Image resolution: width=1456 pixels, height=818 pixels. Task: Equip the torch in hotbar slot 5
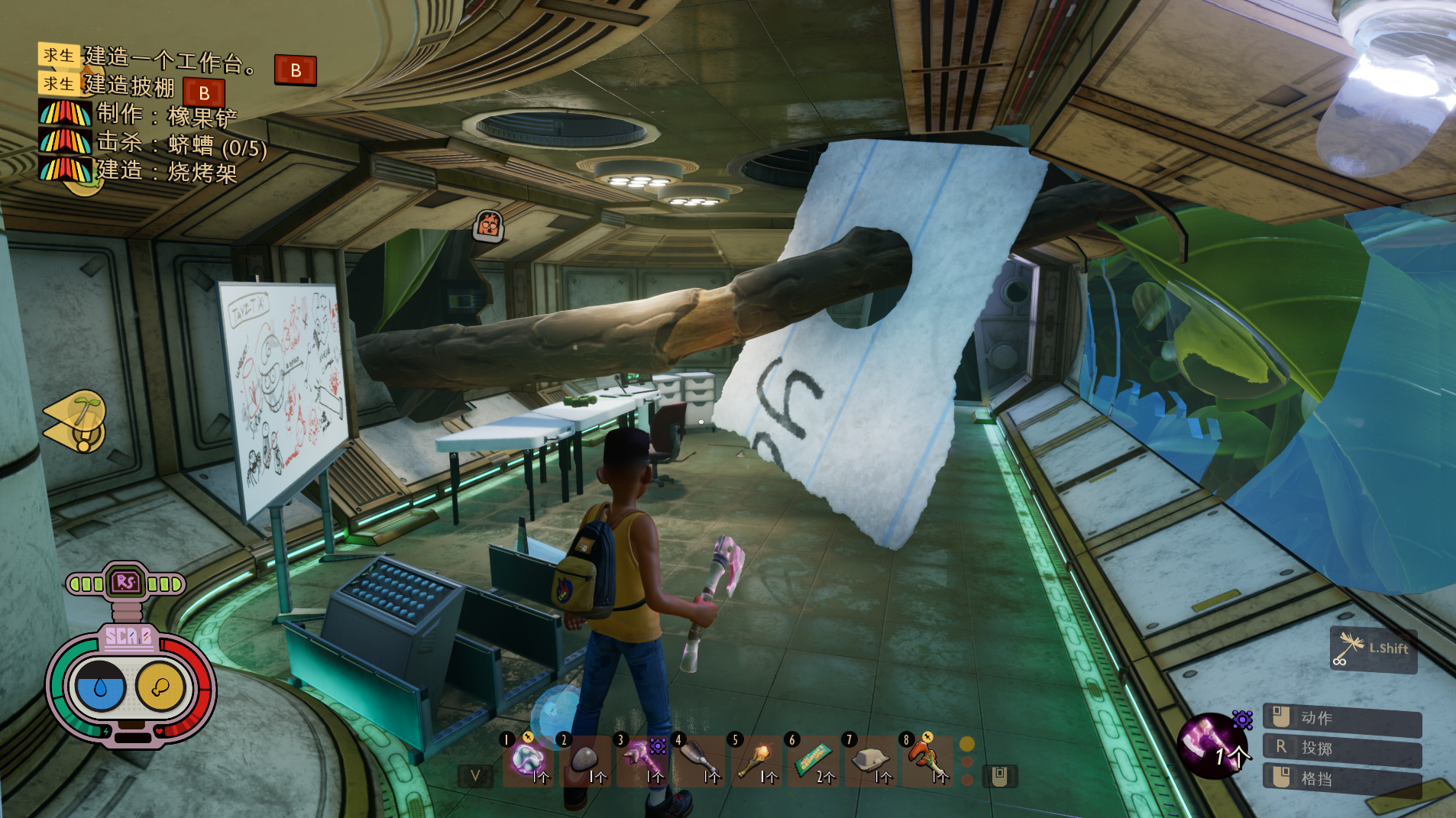coord(756,761)
